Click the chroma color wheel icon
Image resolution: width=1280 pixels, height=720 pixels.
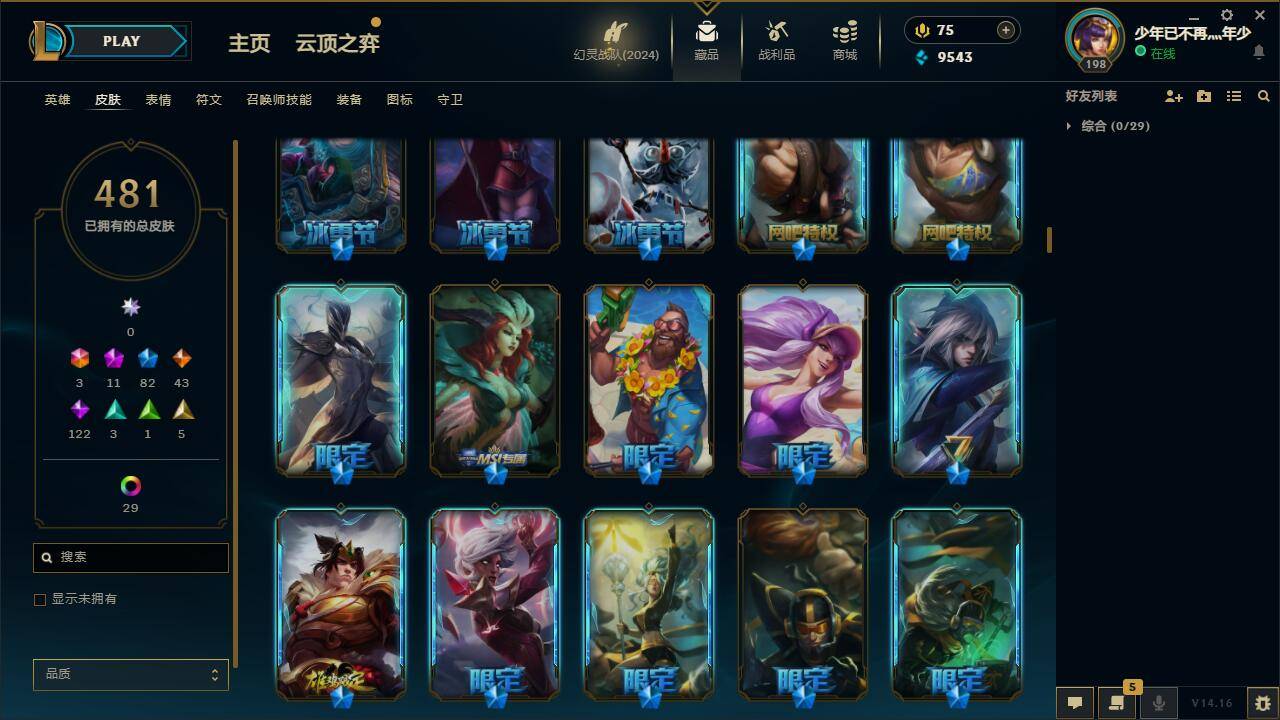(x=130, y=487)
